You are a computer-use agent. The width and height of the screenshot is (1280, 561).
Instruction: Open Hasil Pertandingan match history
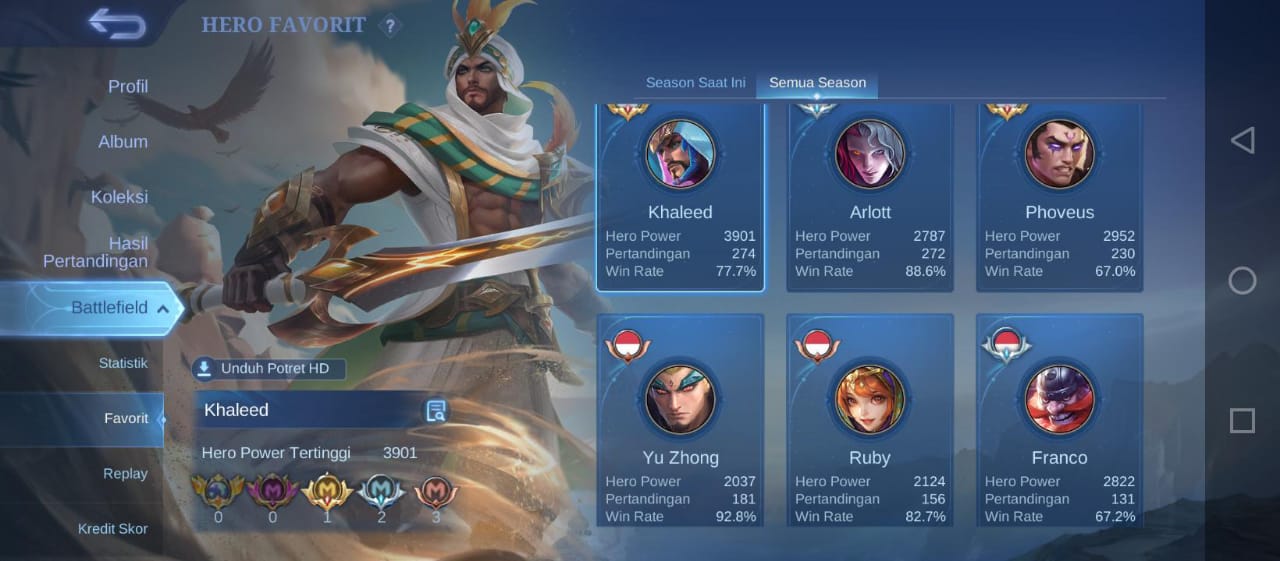95,252
